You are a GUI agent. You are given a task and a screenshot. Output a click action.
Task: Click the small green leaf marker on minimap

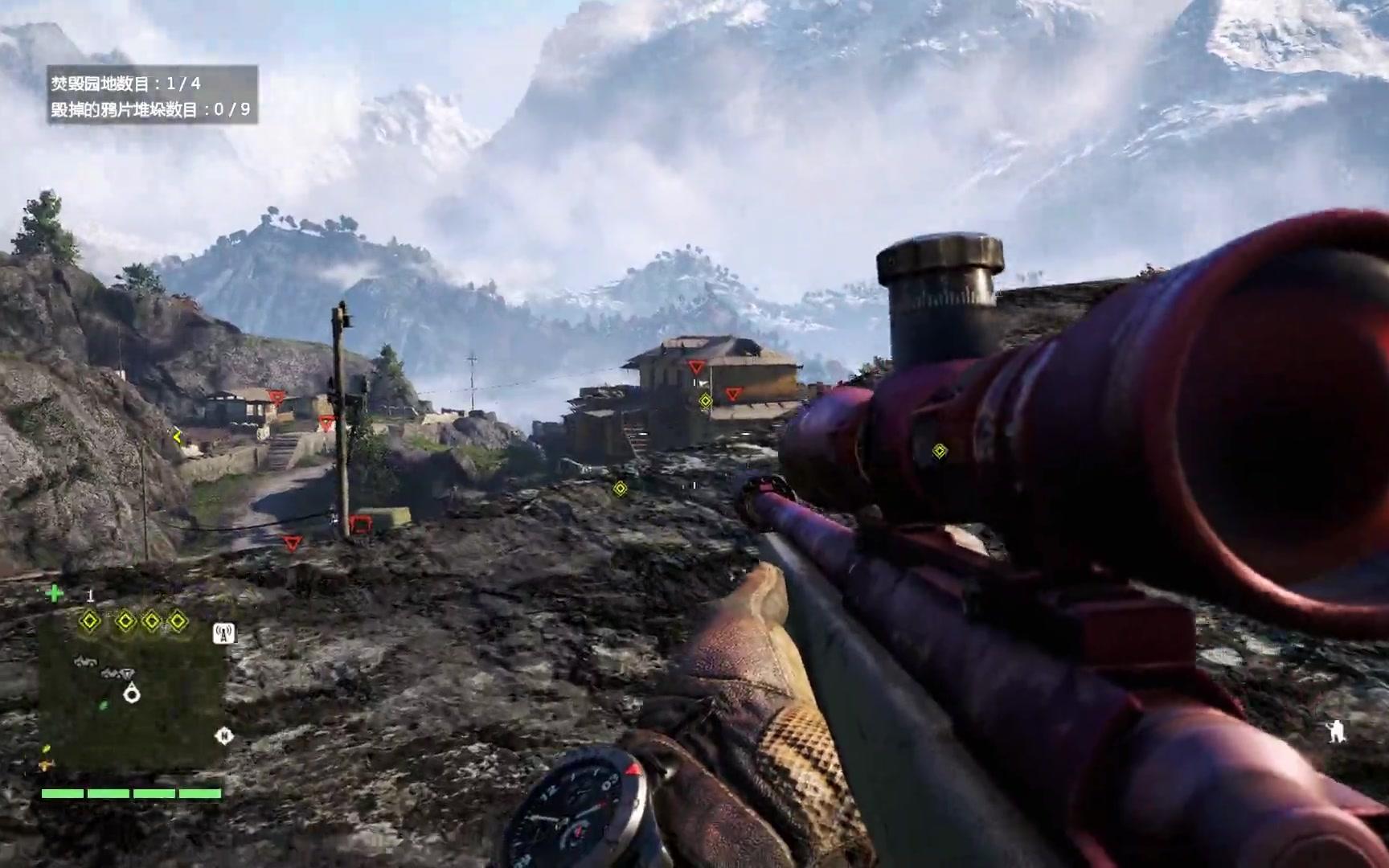click(x=104, y=705)
